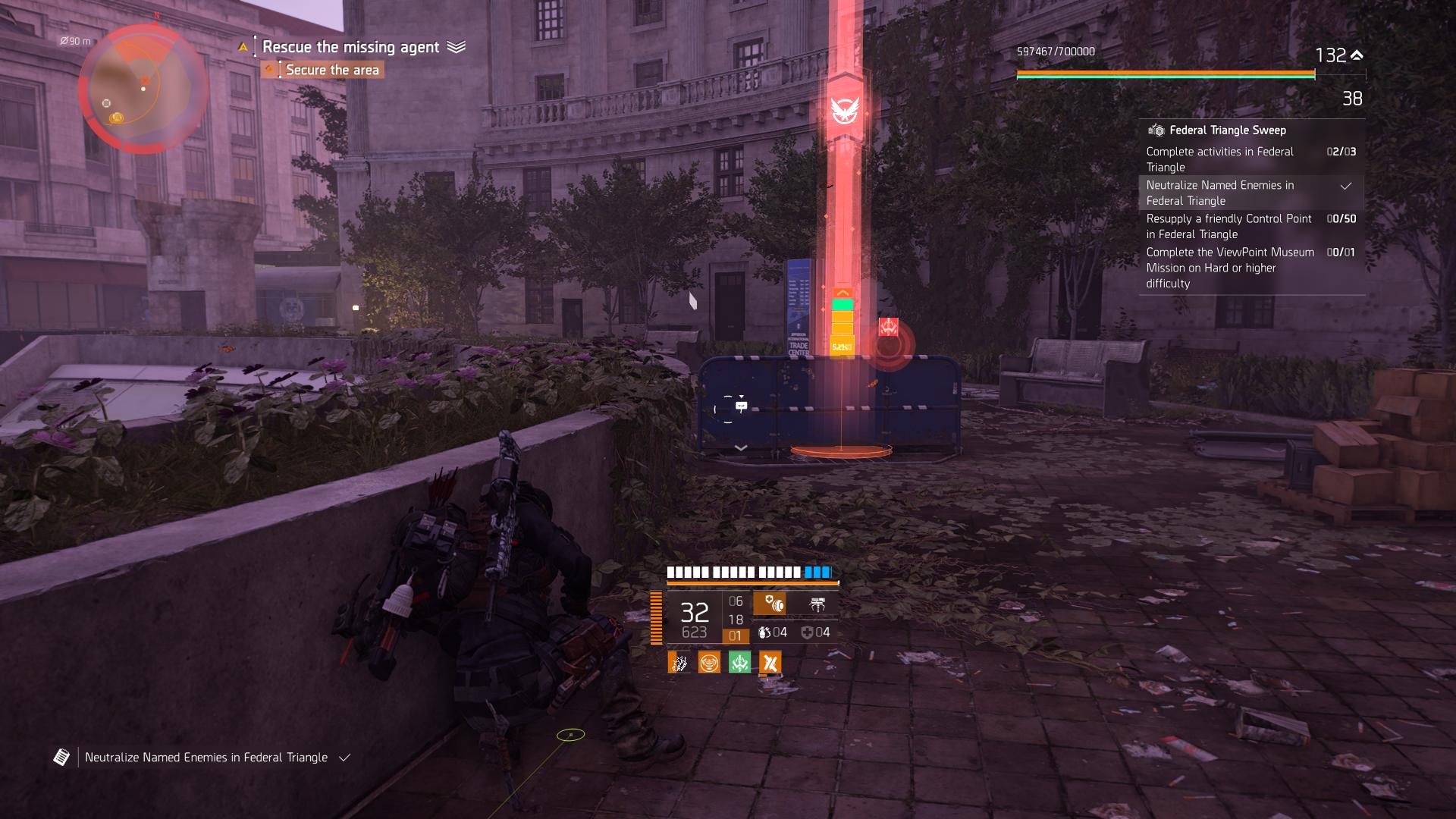This screenshot has height=819, width=1456.
Task: Open the Federal Triangle Sweep project header
Action: (x=1228, y=130)
